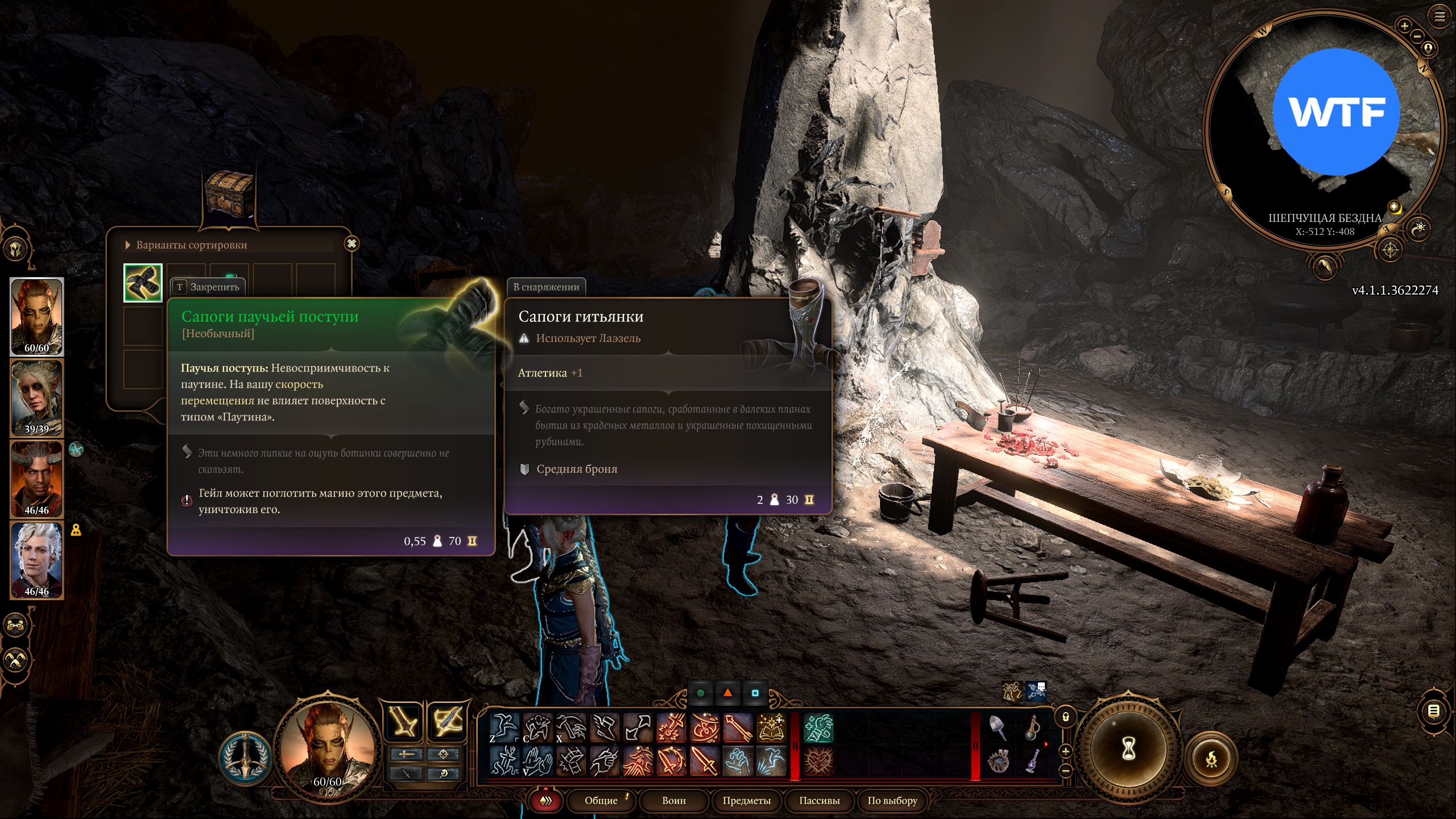The image size is (1456, 819).
Task: Zoom in the minimap with plus
Action: point(1404,26)
